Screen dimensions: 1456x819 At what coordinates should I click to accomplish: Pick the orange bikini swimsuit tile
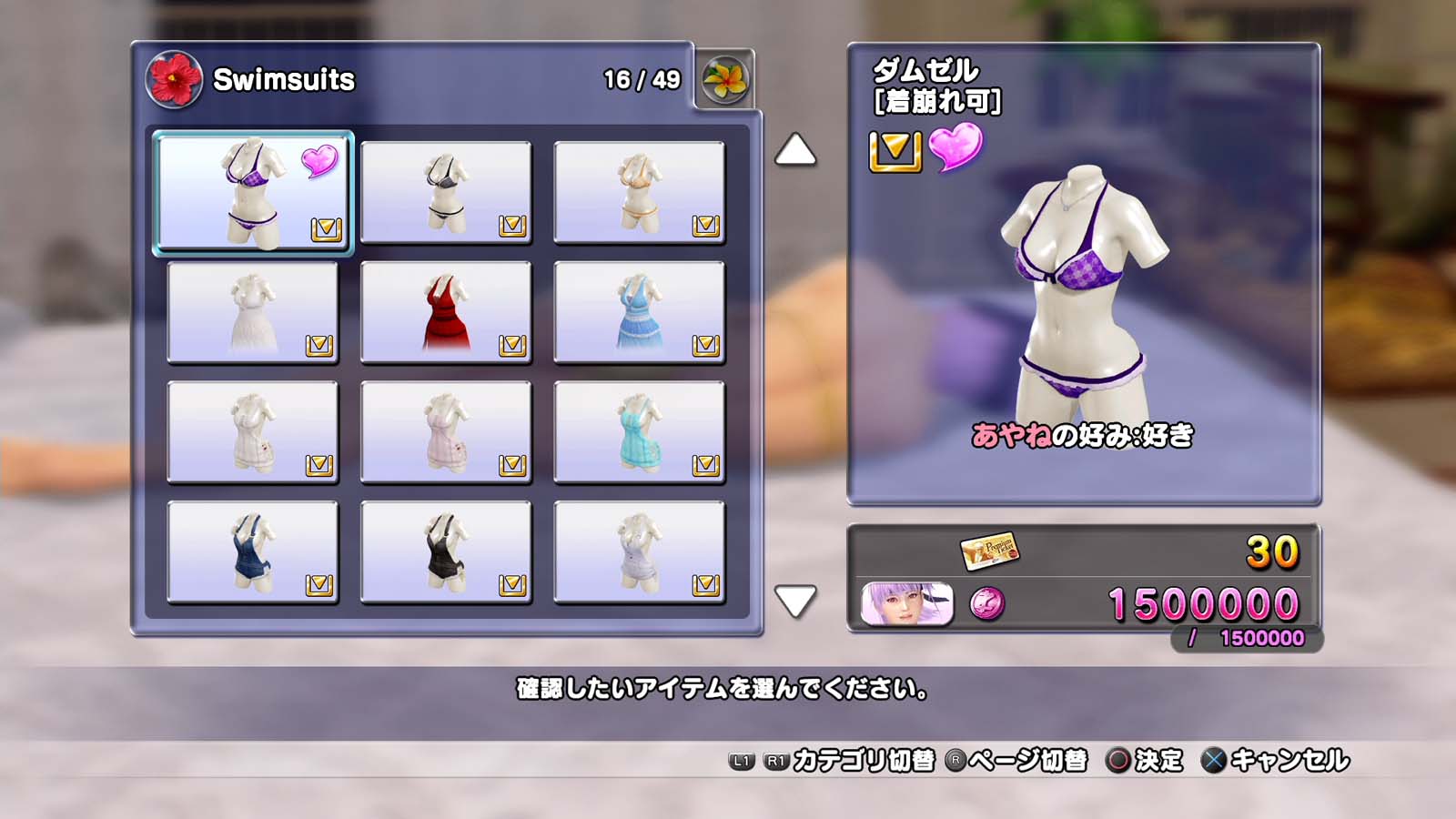click(x=639, y=193)
